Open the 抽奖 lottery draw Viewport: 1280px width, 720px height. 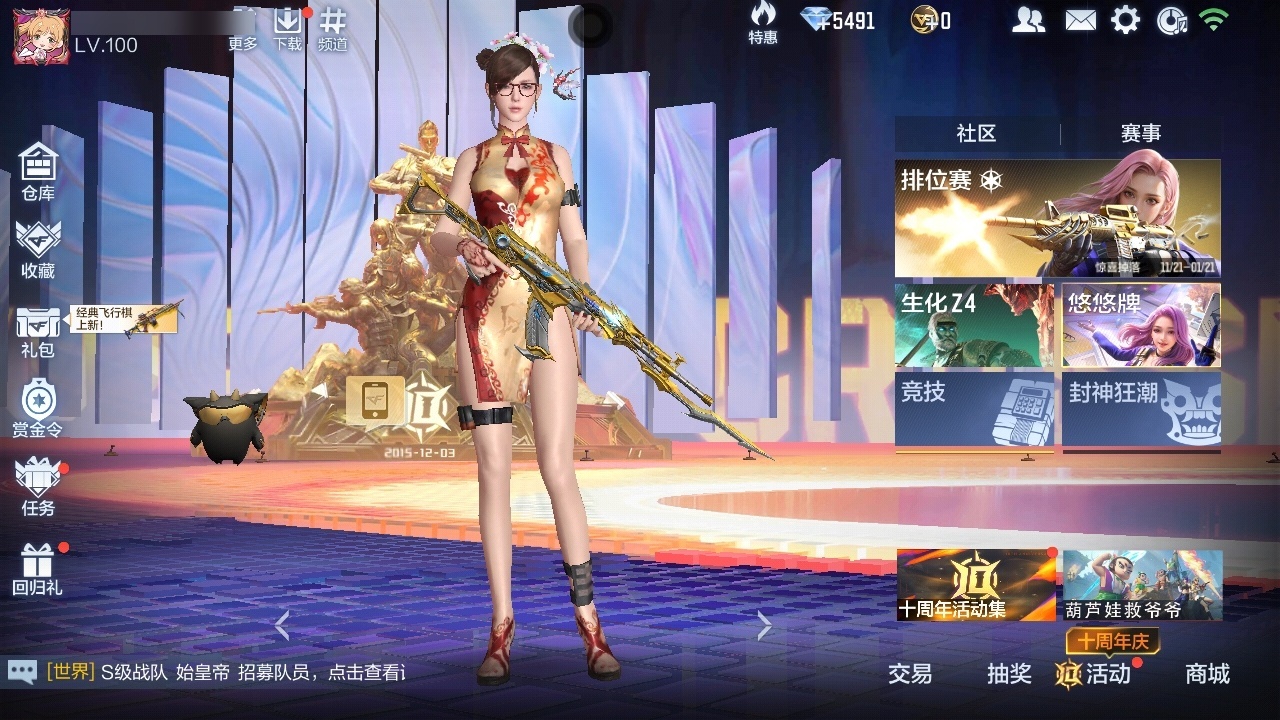pos(1009,674)
